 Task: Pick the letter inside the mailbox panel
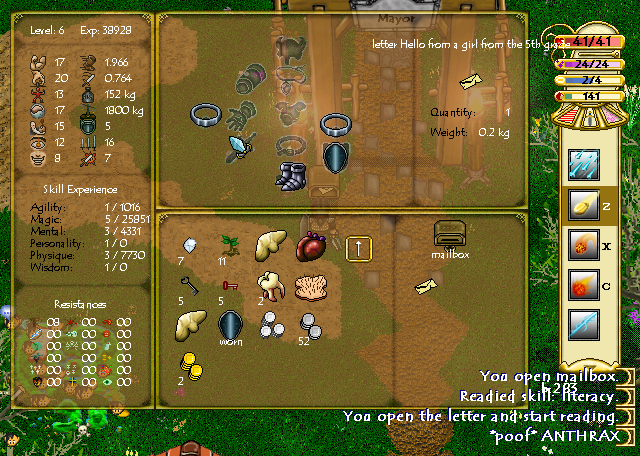pyautogui.click(x=426, y=288)
